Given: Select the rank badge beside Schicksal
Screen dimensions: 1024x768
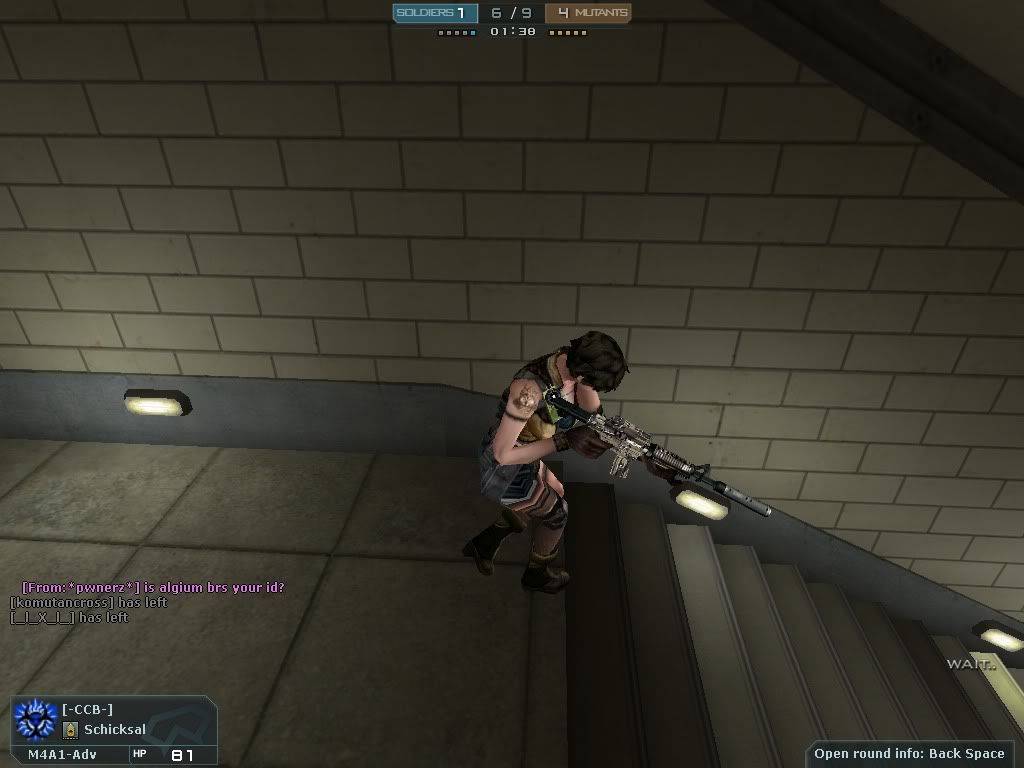Looking at the screenshot, I should click(x=71, y=730).
